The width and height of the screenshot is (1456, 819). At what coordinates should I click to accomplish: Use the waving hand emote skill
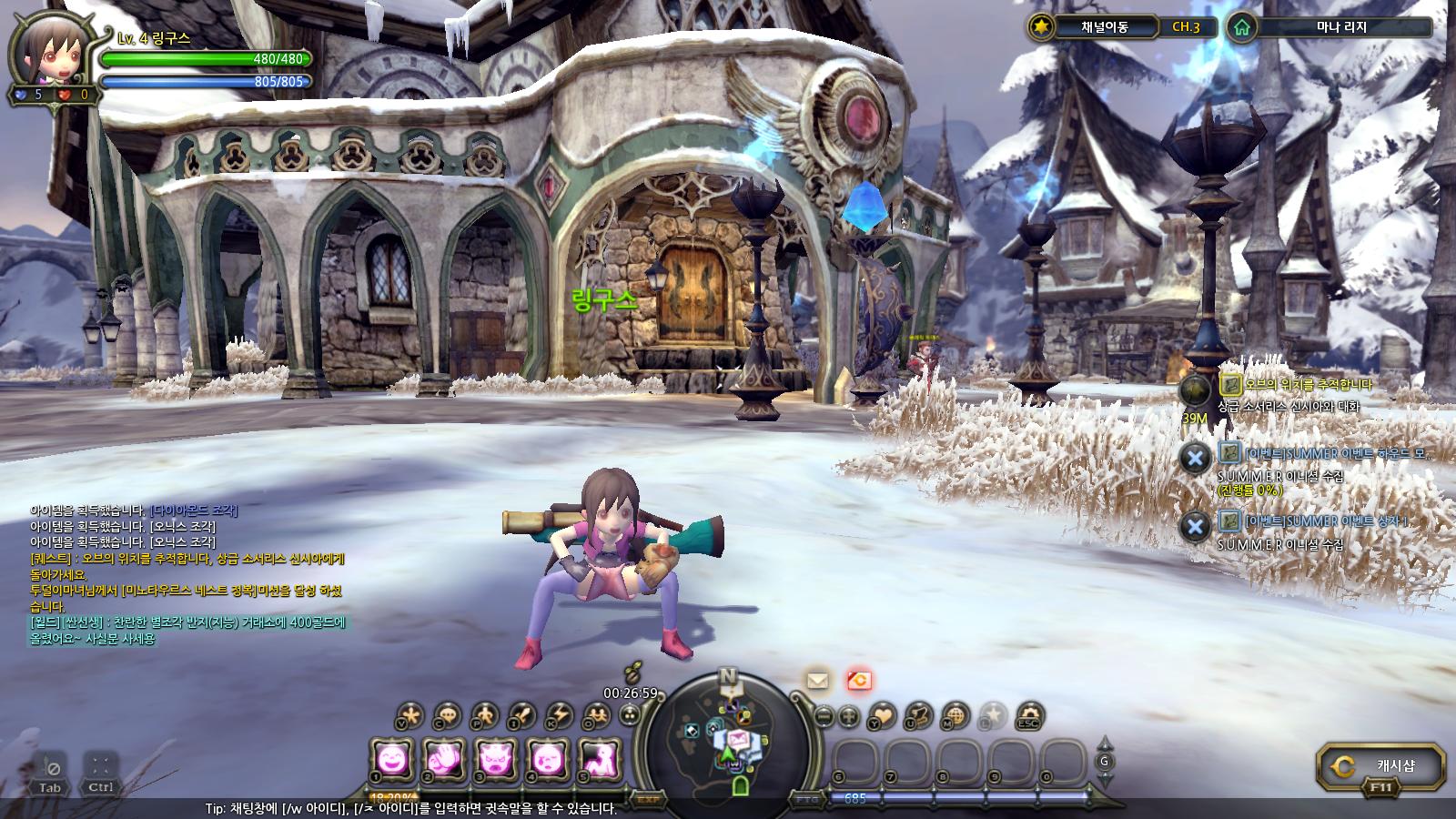(444, 758)
